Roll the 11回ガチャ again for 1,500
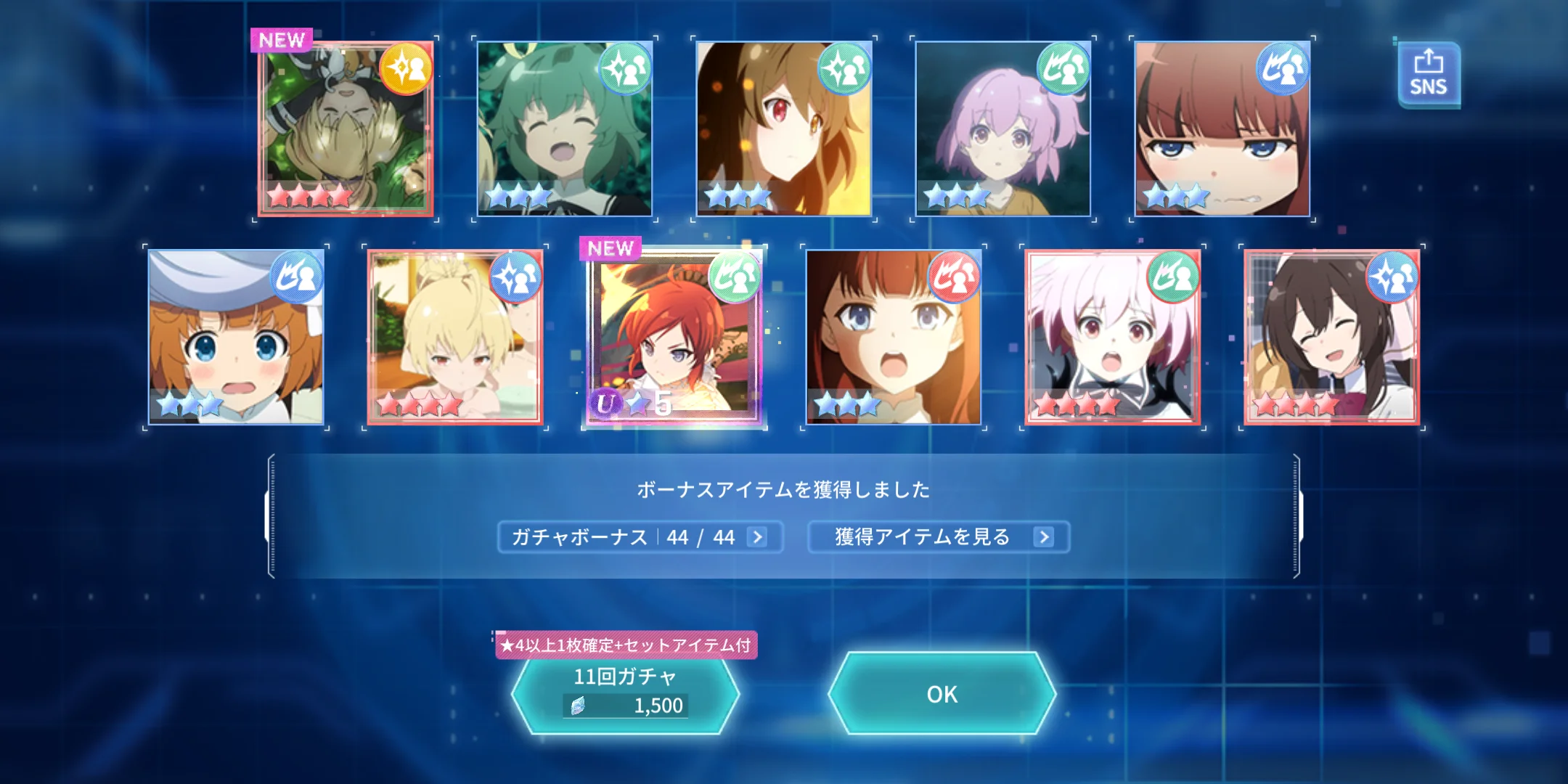 [x=625, y=693]
